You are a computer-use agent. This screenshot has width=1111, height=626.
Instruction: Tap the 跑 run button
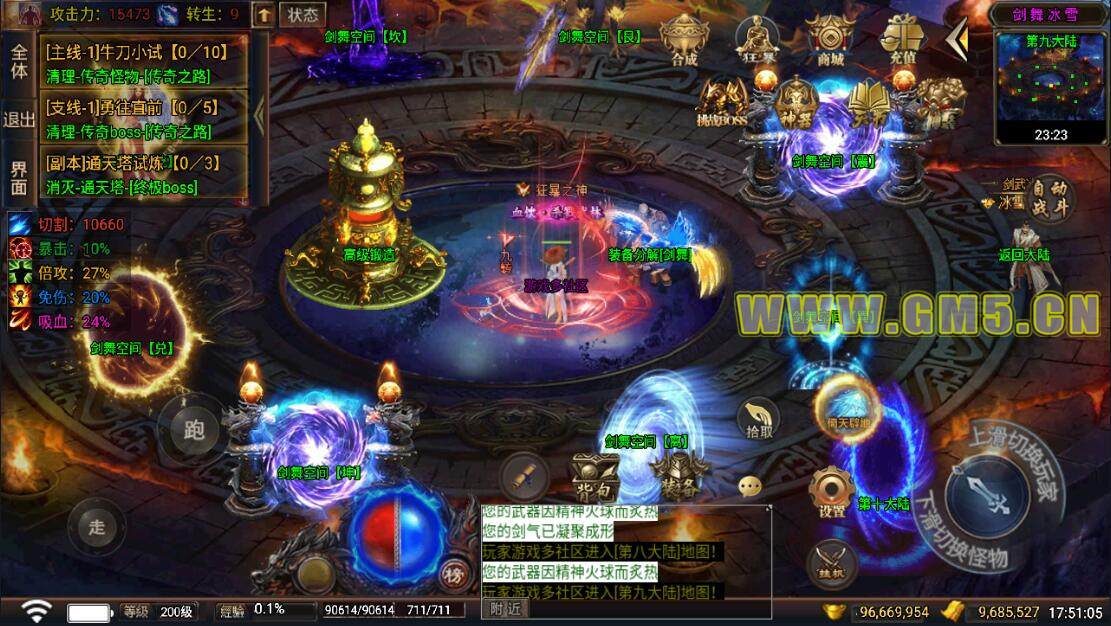194,429
